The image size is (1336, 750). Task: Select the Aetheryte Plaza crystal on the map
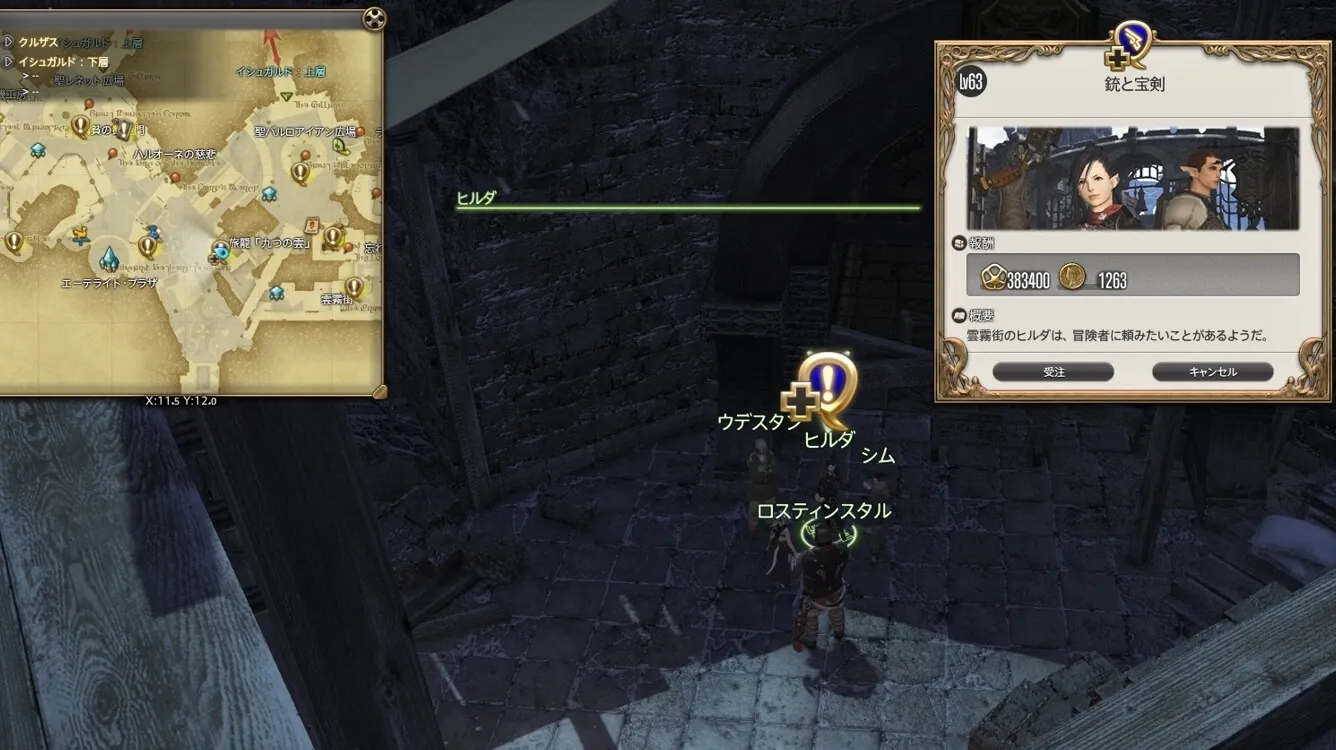pos(109,259)
